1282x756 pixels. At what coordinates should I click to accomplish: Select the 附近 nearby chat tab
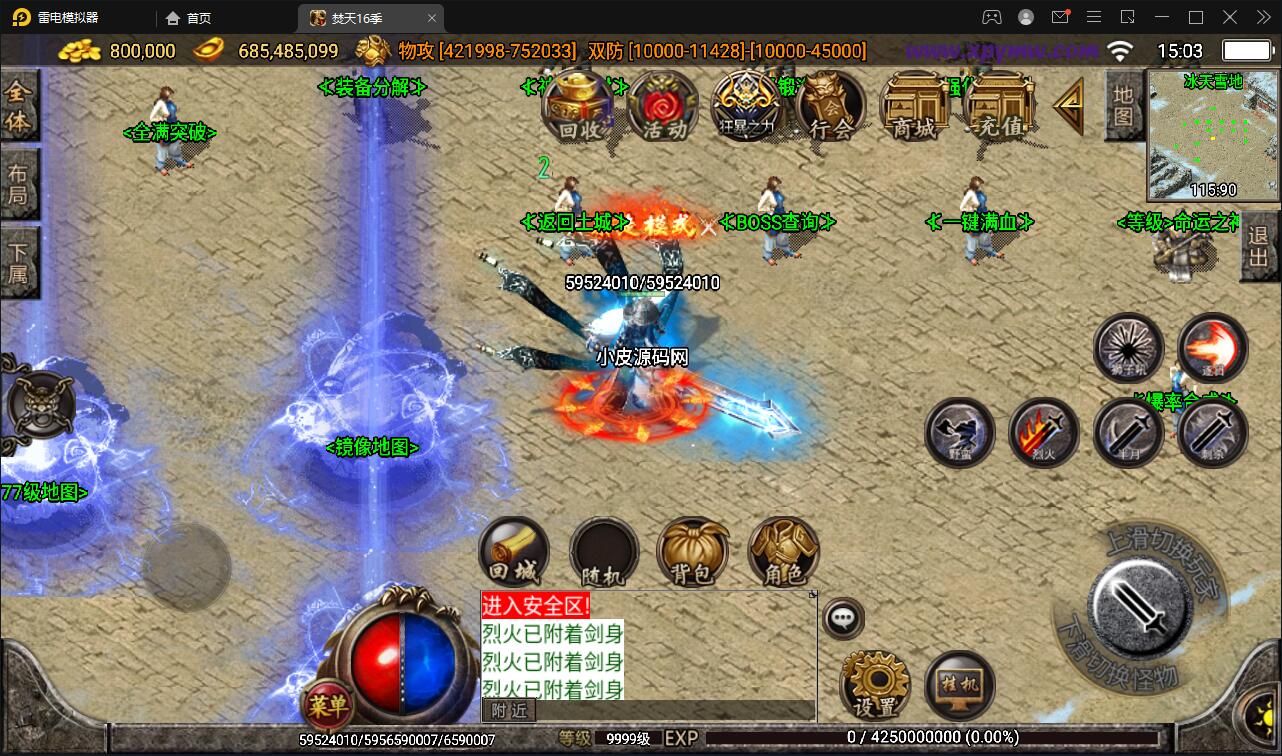pos(510,709)
